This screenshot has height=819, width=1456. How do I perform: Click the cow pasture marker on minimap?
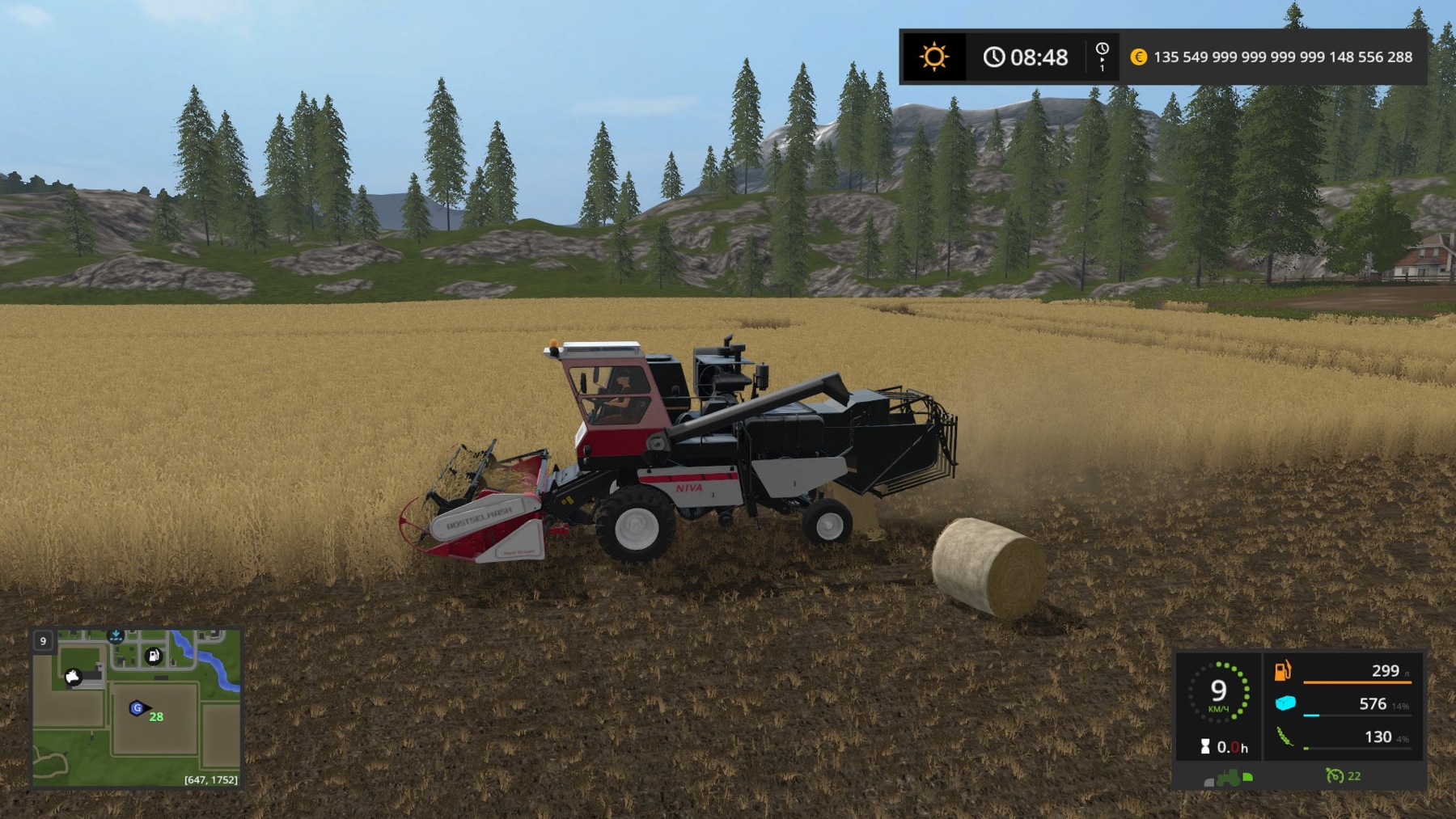click(x=73, y=677)
